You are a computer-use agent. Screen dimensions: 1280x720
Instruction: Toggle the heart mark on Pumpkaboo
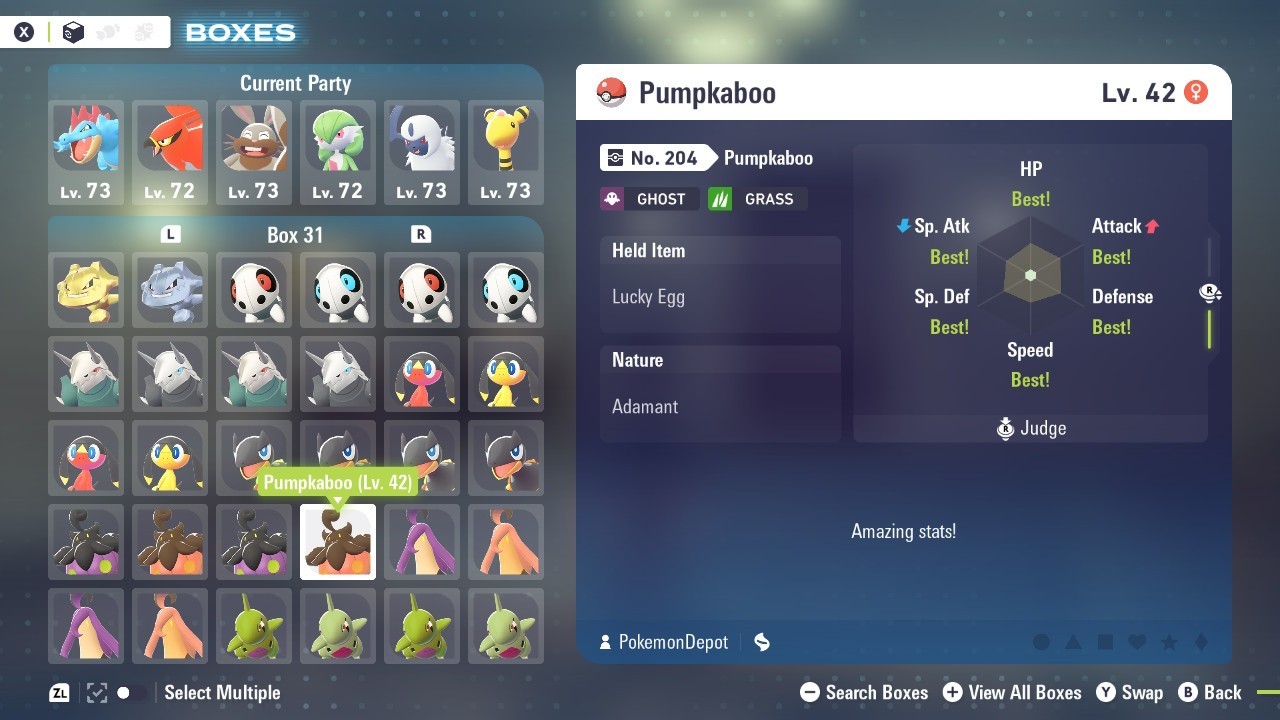(x=1137, y=642)
